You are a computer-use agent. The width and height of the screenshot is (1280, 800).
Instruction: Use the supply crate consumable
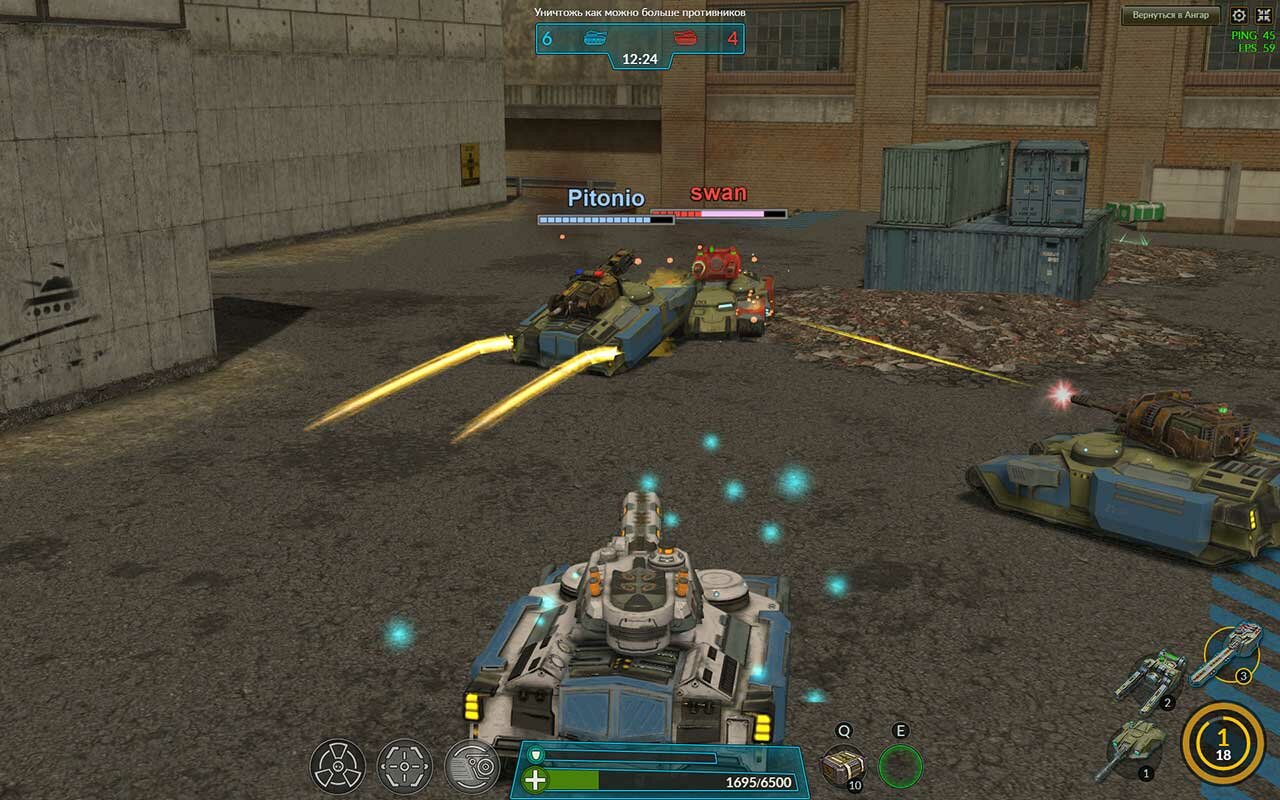[843, 765]
